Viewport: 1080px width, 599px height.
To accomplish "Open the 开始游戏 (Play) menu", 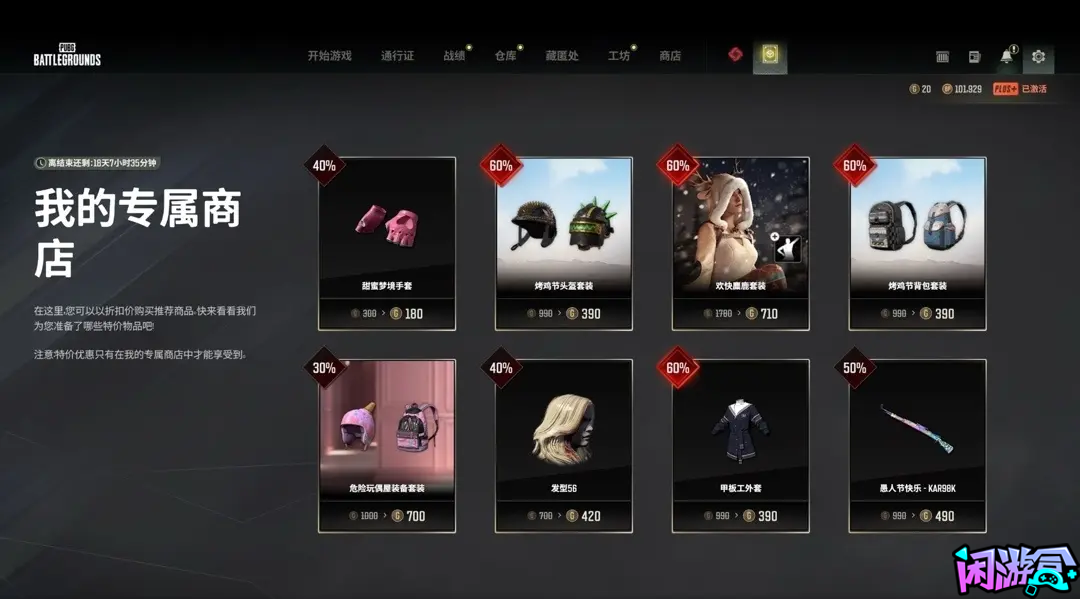I will coord(329,56).
